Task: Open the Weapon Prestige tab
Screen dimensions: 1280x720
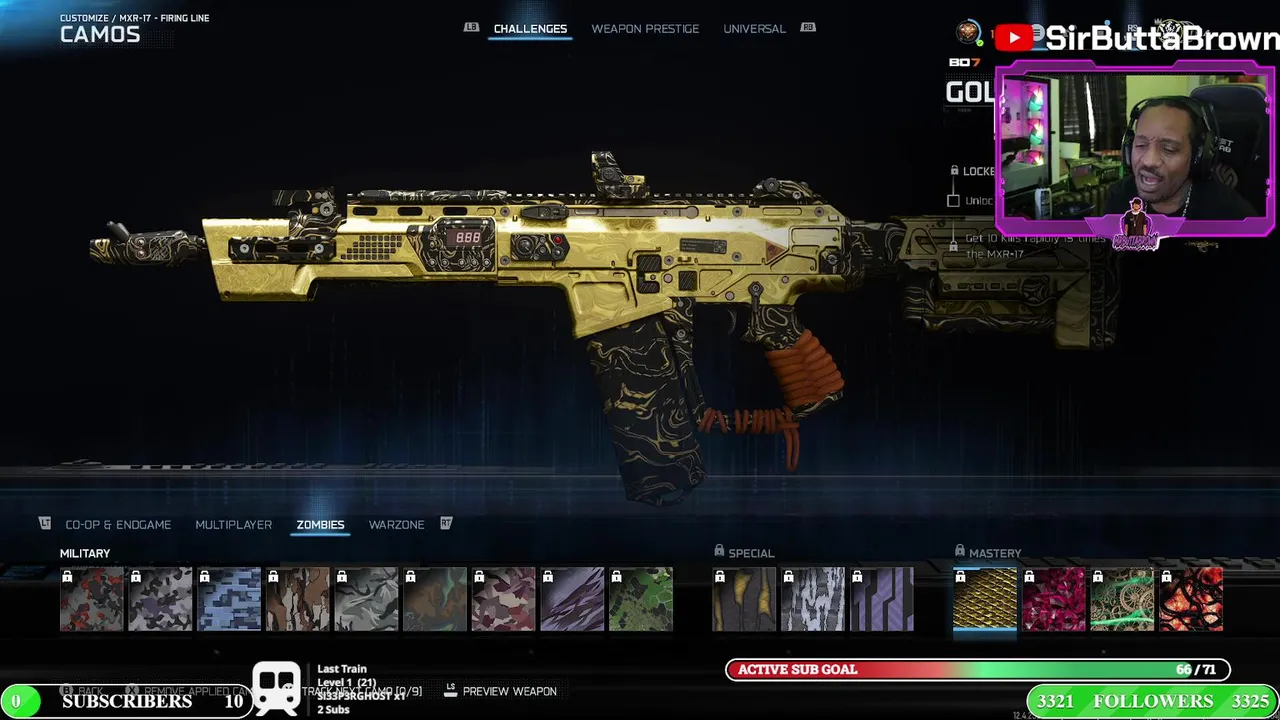Action: coord(645,28)
